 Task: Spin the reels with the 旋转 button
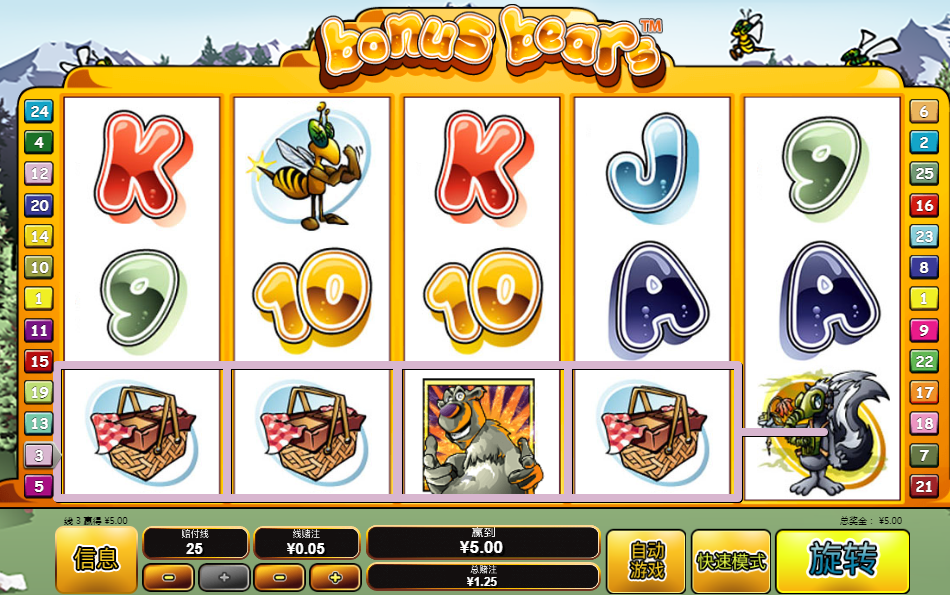tap(842, 560)
